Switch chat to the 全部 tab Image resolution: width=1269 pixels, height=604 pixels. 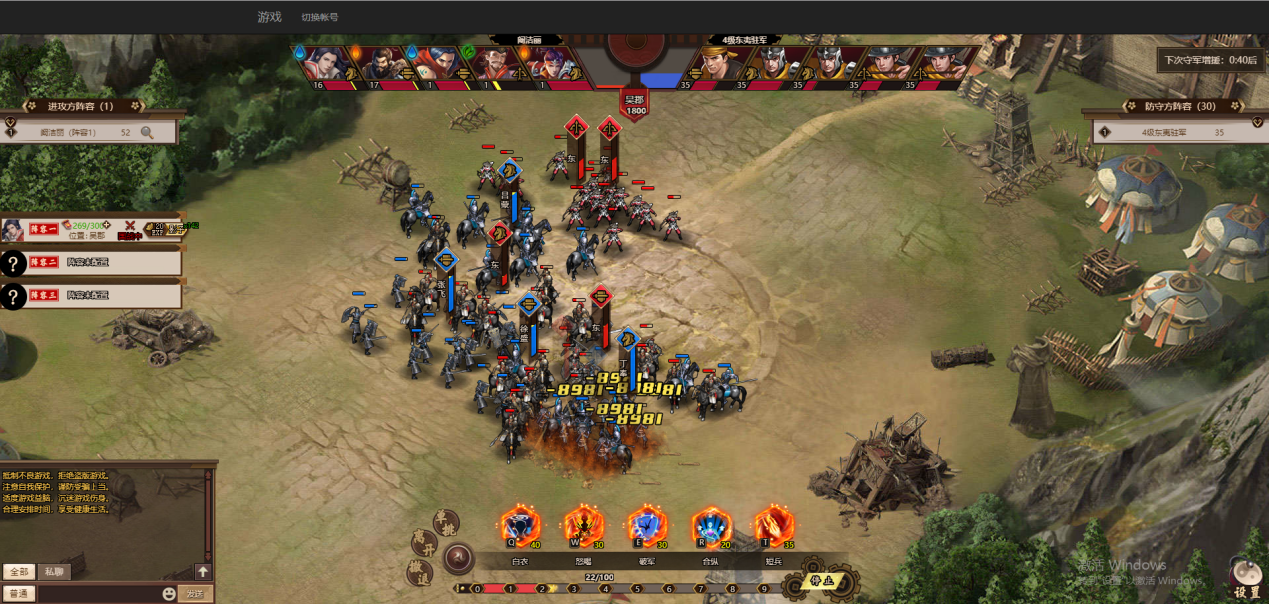[x=18, y=572]
